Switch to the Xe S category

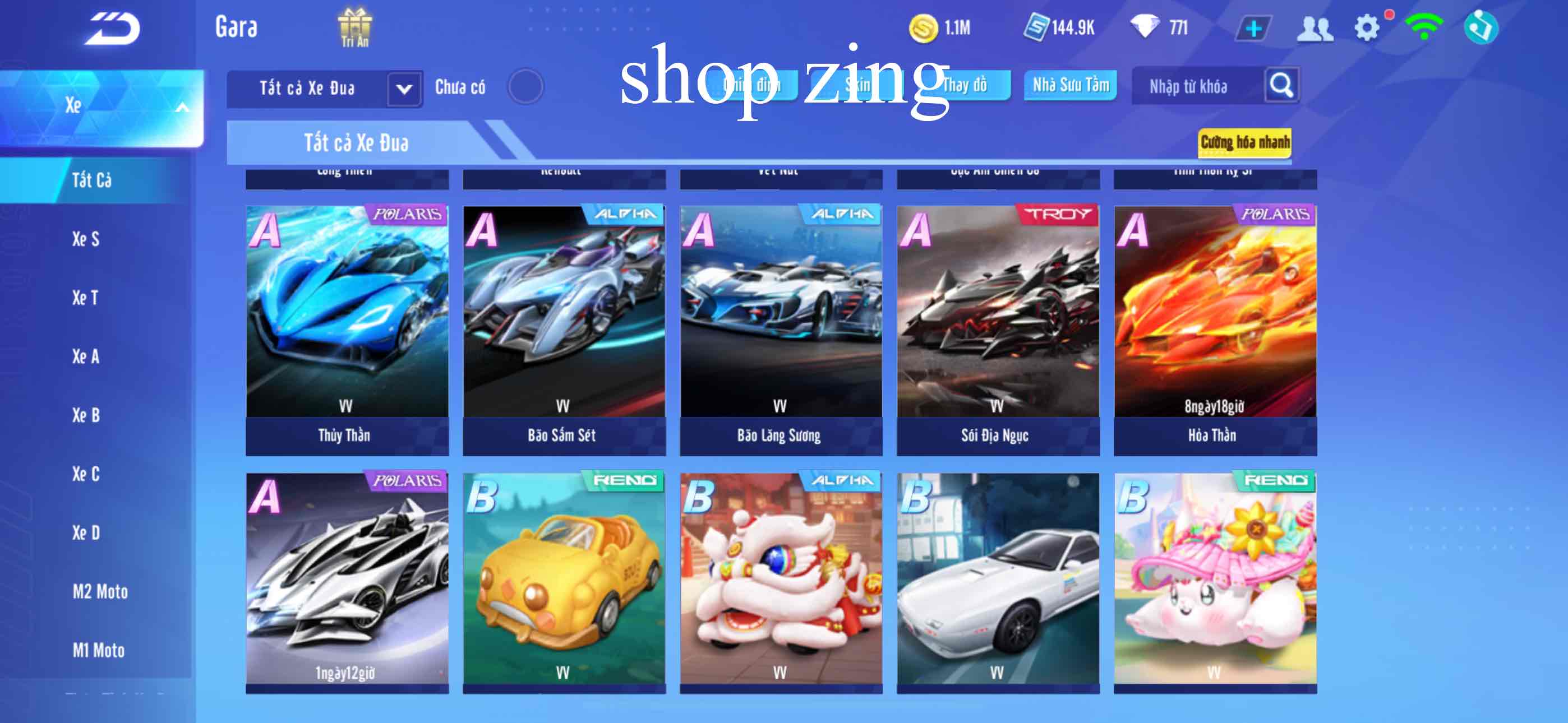tap(86, 239)
